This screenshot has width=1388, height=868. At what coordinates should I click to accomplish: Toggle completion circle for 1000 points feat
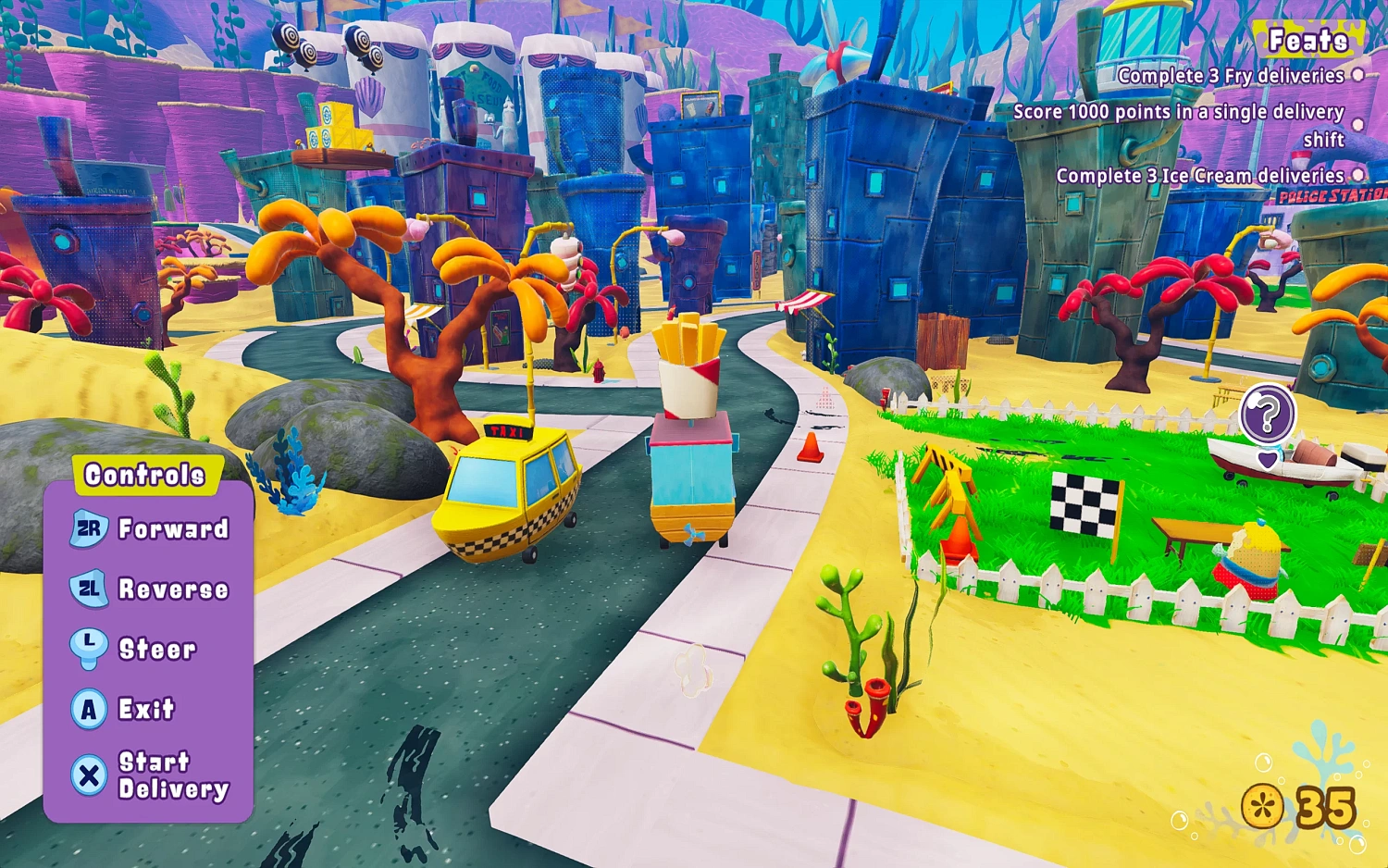pos(1357,125)
